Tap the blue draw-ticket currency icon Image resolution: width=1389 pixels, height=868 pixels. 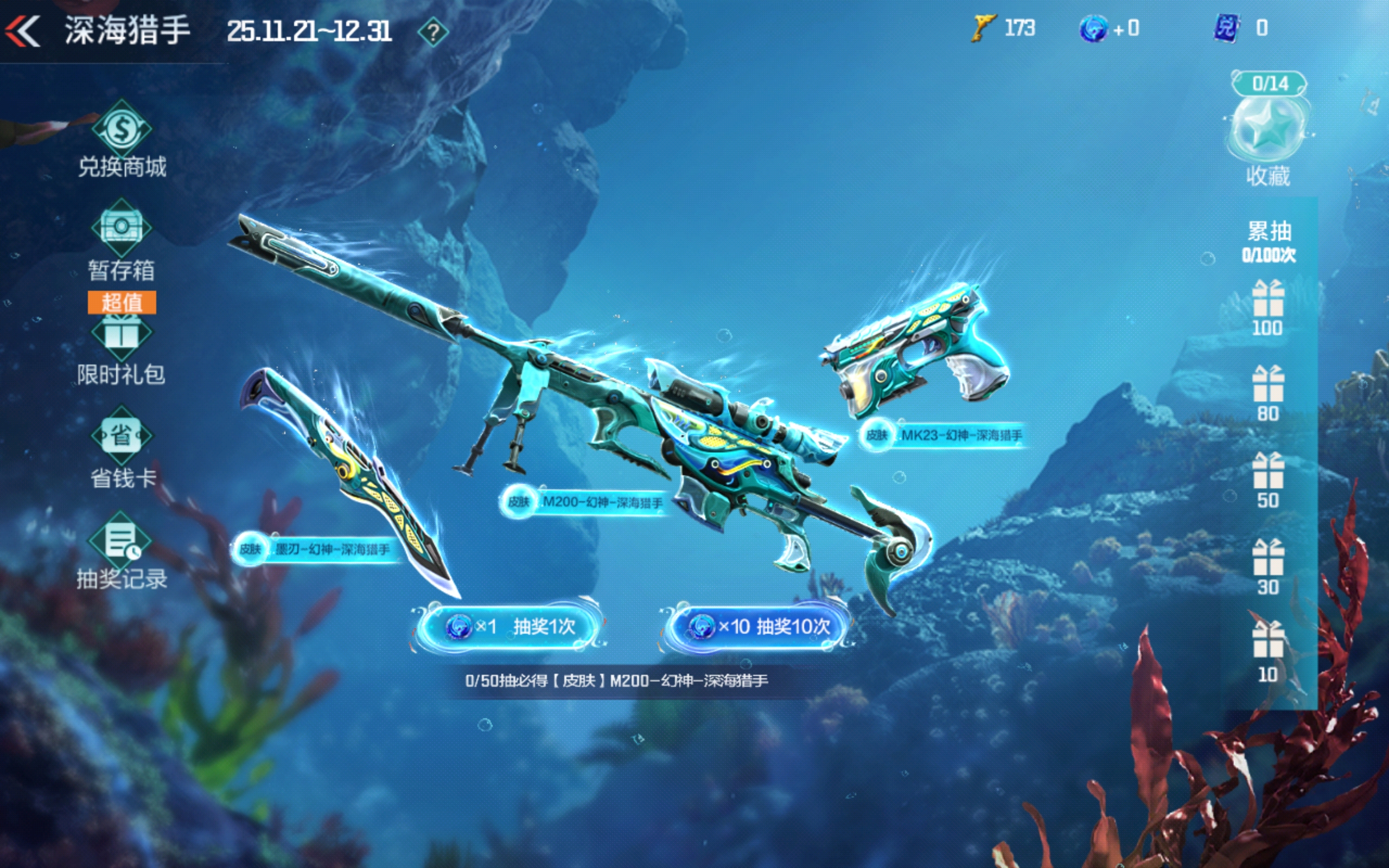pos(1092,29)
